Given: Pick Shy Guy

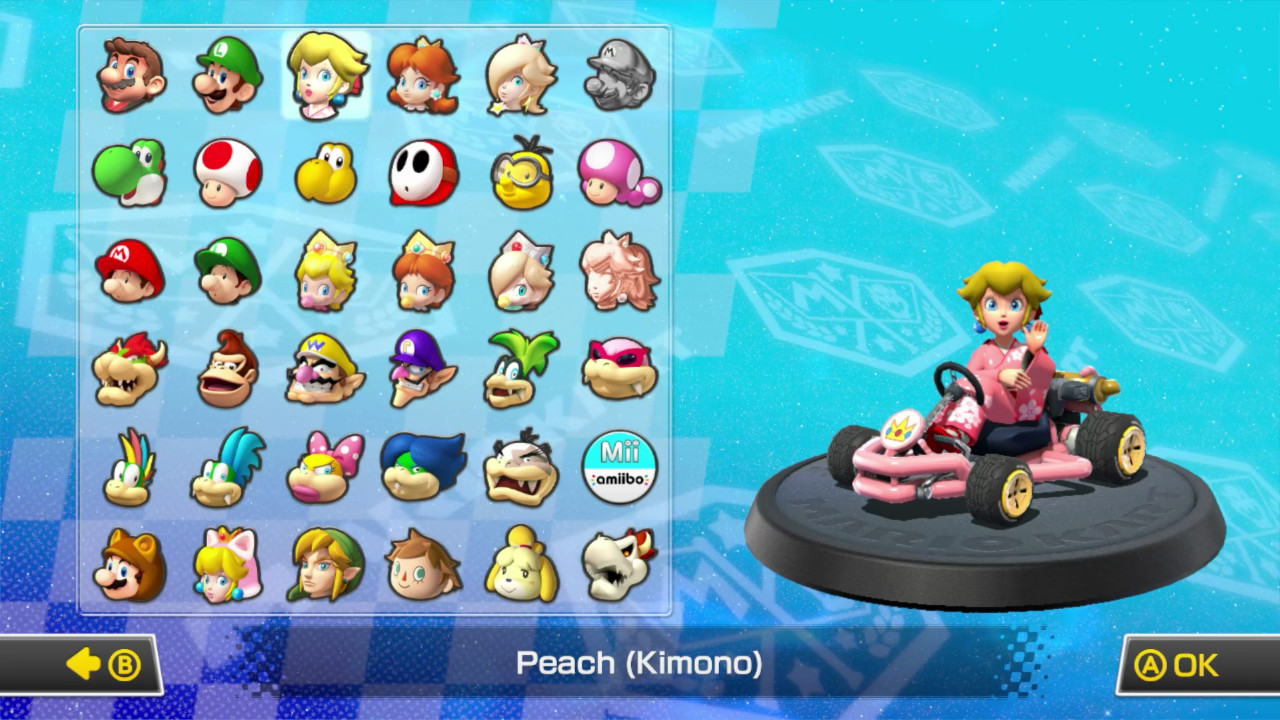Looking at the screenshot, I should click(x=423, y=170).
